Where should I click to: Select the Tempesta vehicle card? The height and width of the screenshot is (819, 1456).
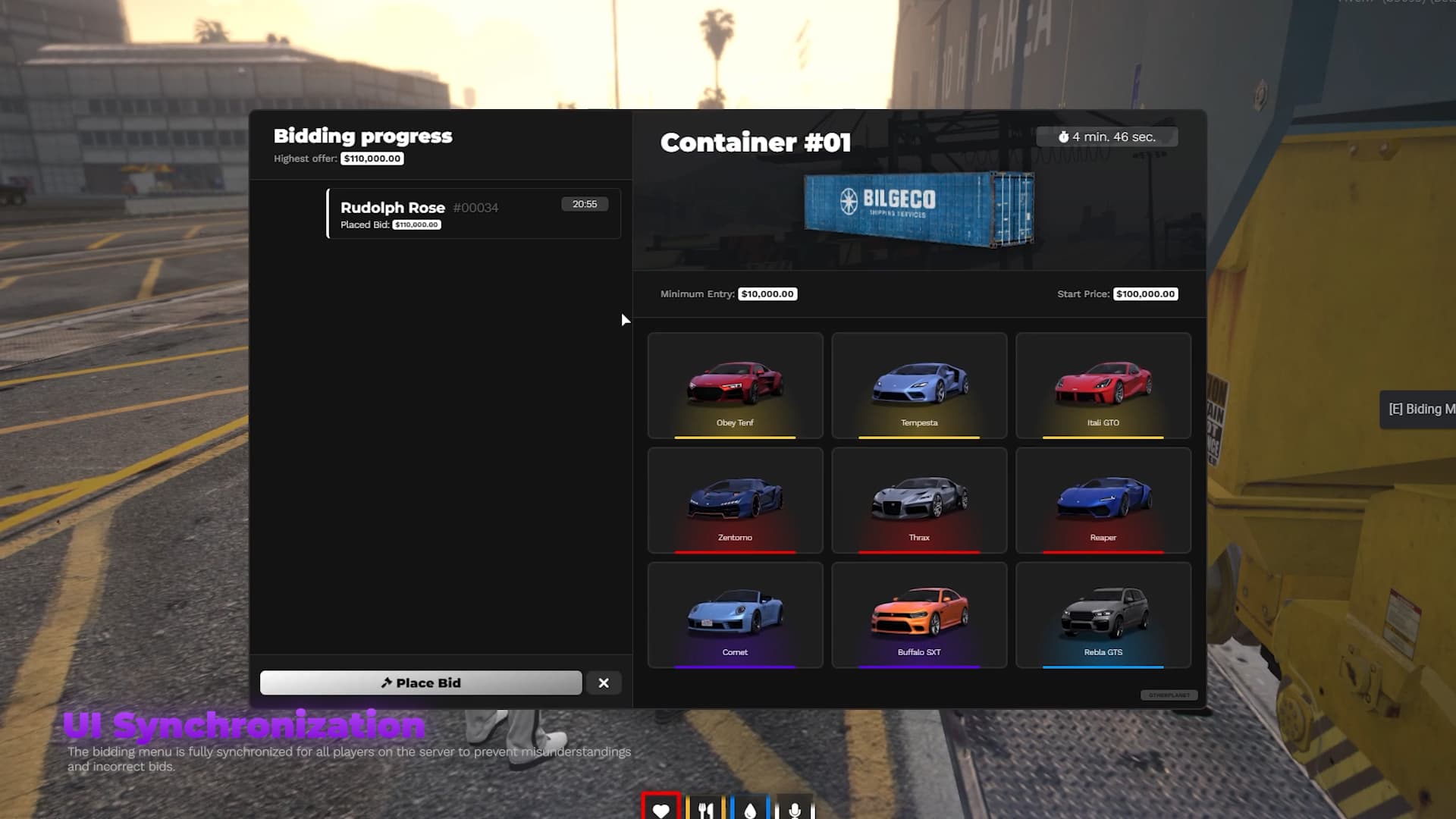pos(918,385)
